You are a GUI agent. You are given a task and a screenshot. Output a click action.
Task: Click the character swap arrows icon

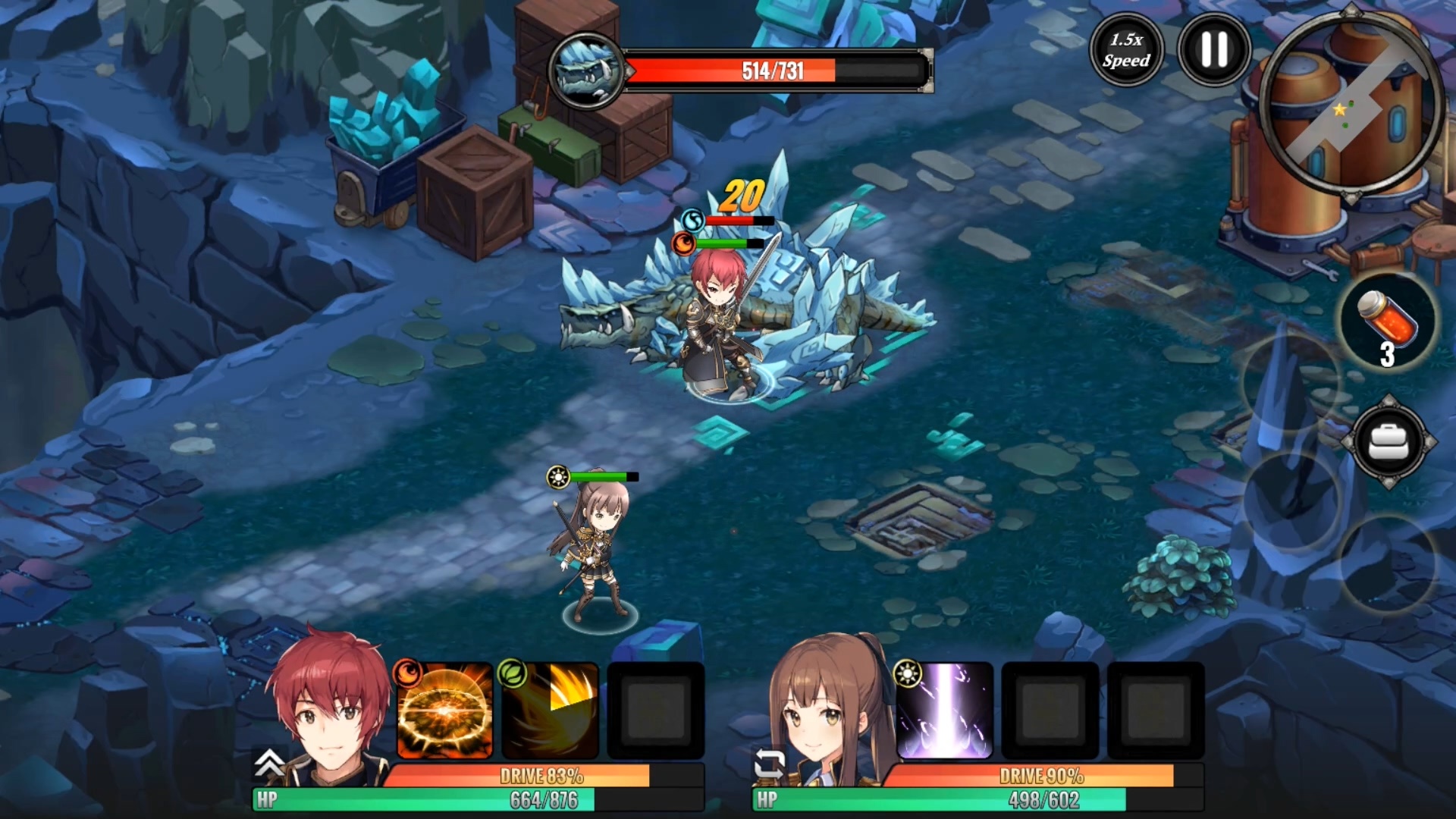tap(769, 764)
